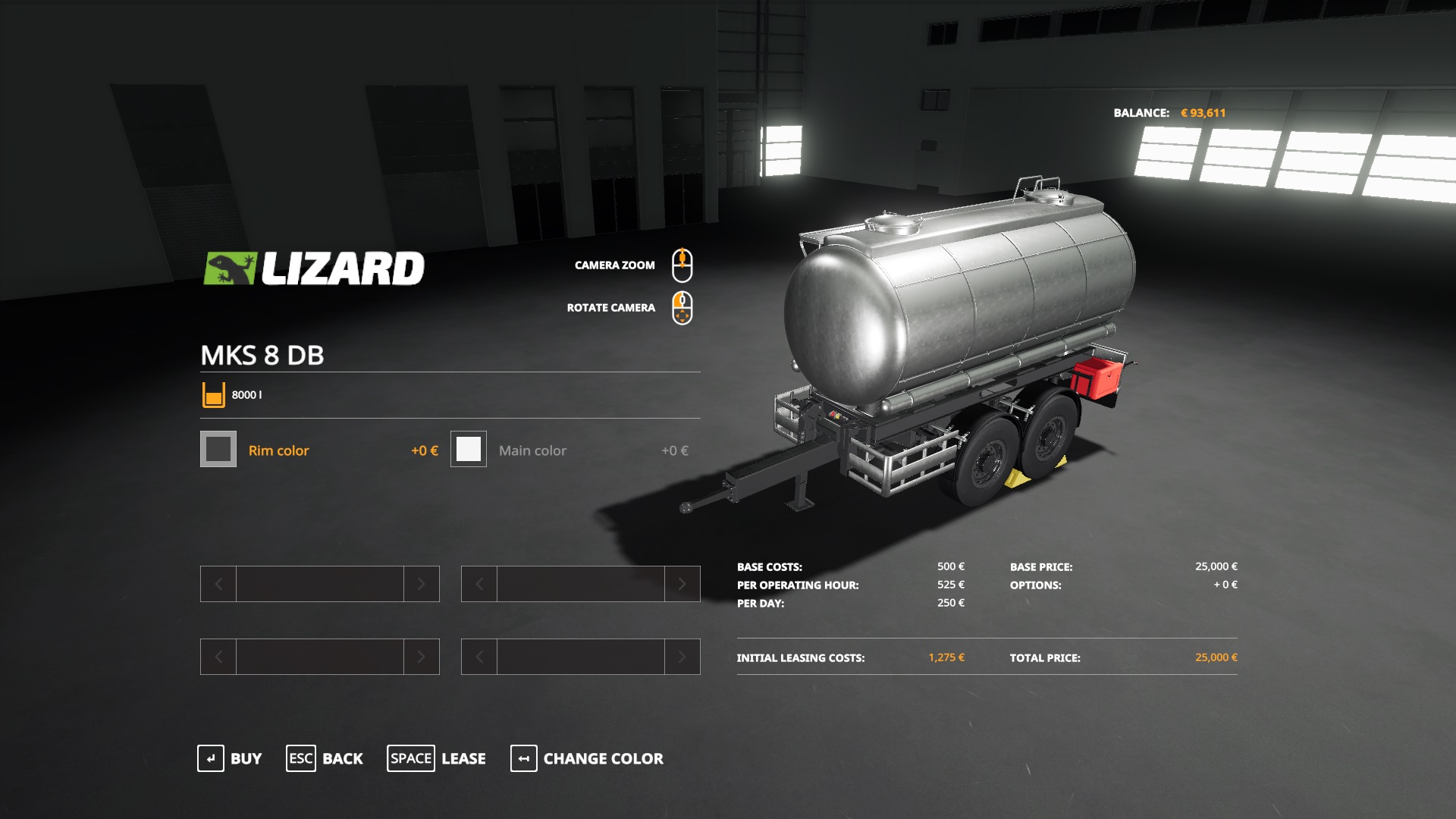Click the left arrow of the bottom-left option selector
The image size is (1456, 819).
[x=218, y=657]
